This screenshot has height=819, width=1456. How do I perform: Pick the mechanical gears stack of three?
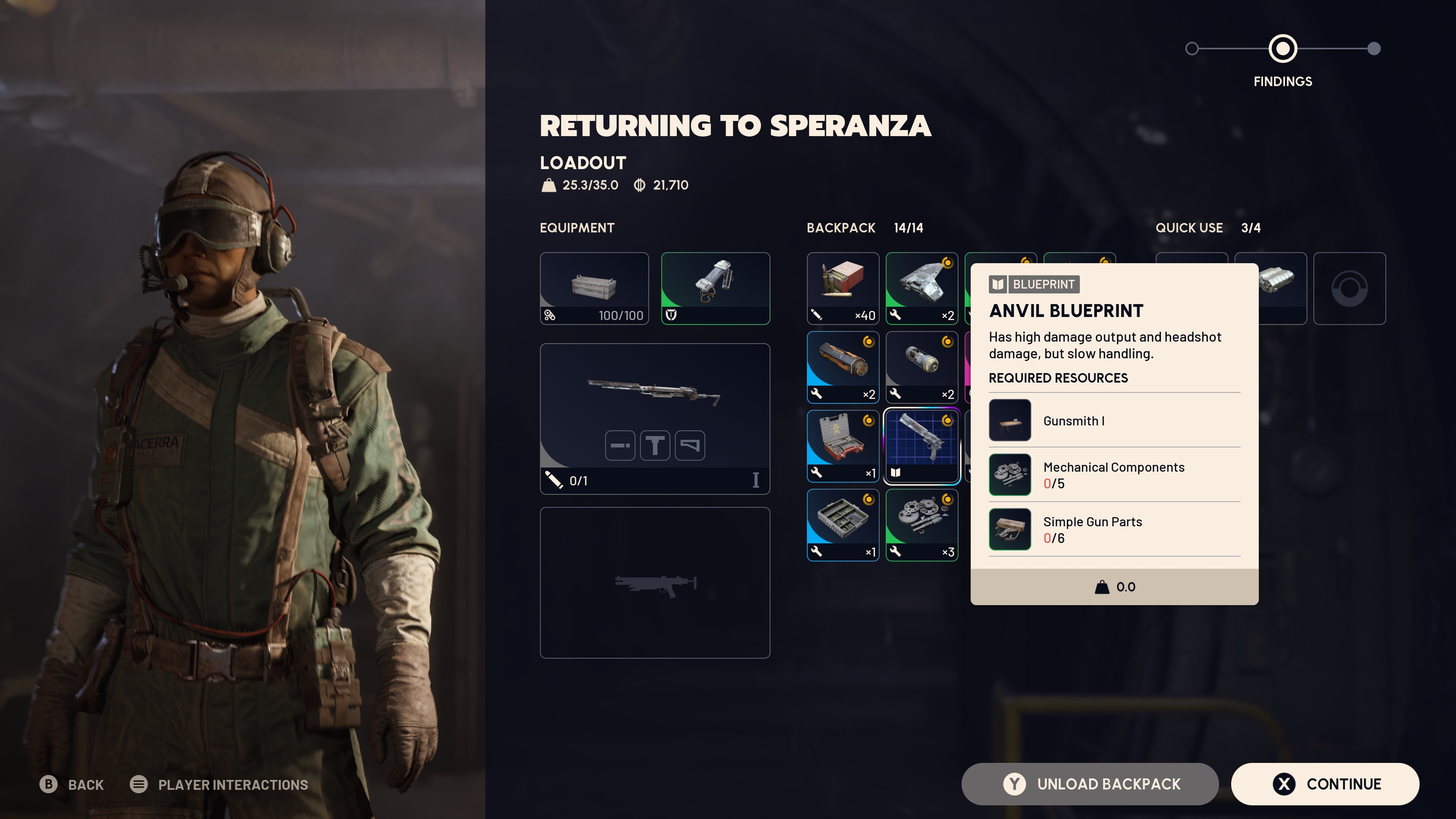(x=921, y=524)
